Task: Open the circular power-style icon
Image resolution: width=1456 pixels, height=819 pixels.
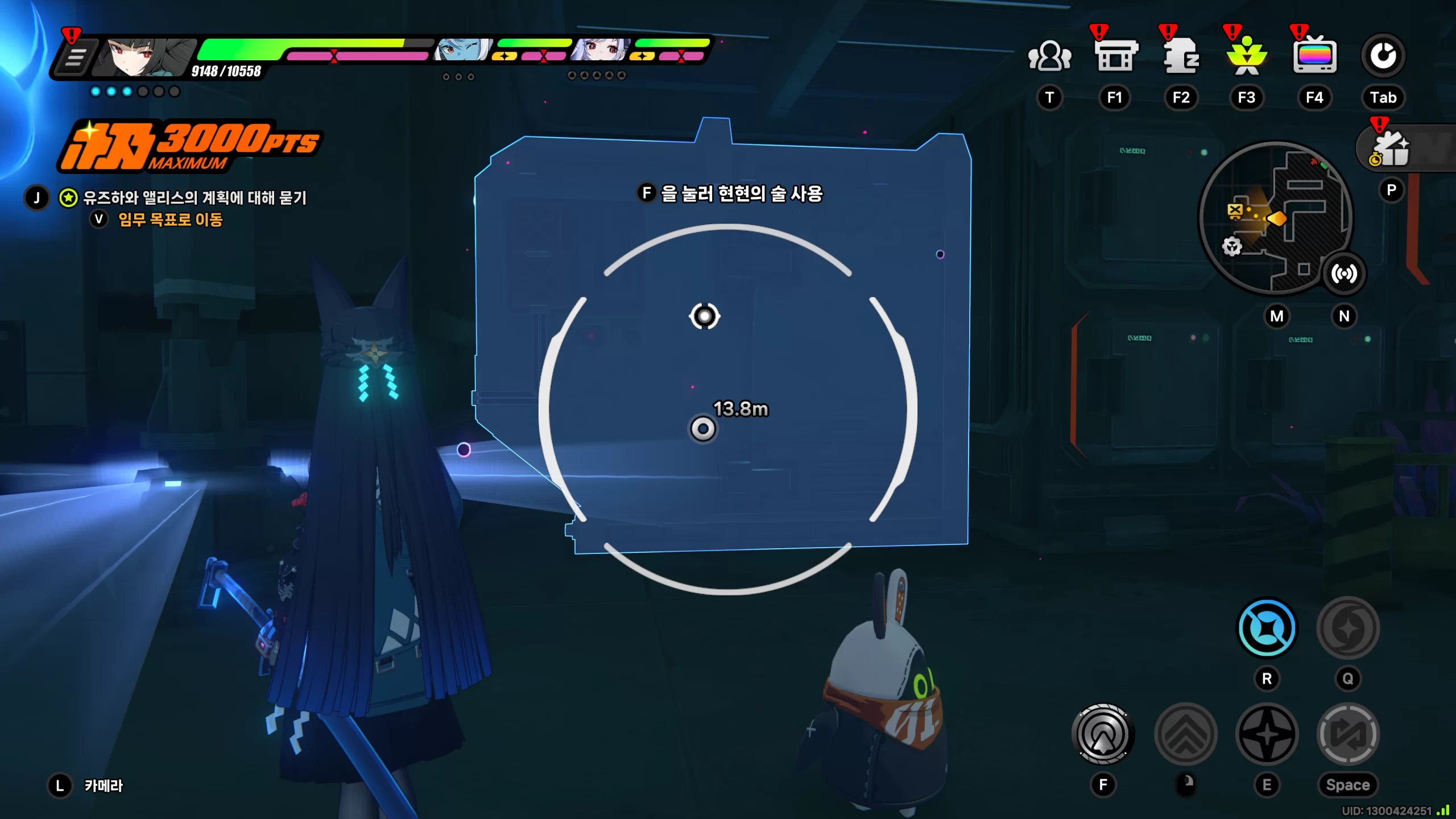Action: (x=1383, y=56)
